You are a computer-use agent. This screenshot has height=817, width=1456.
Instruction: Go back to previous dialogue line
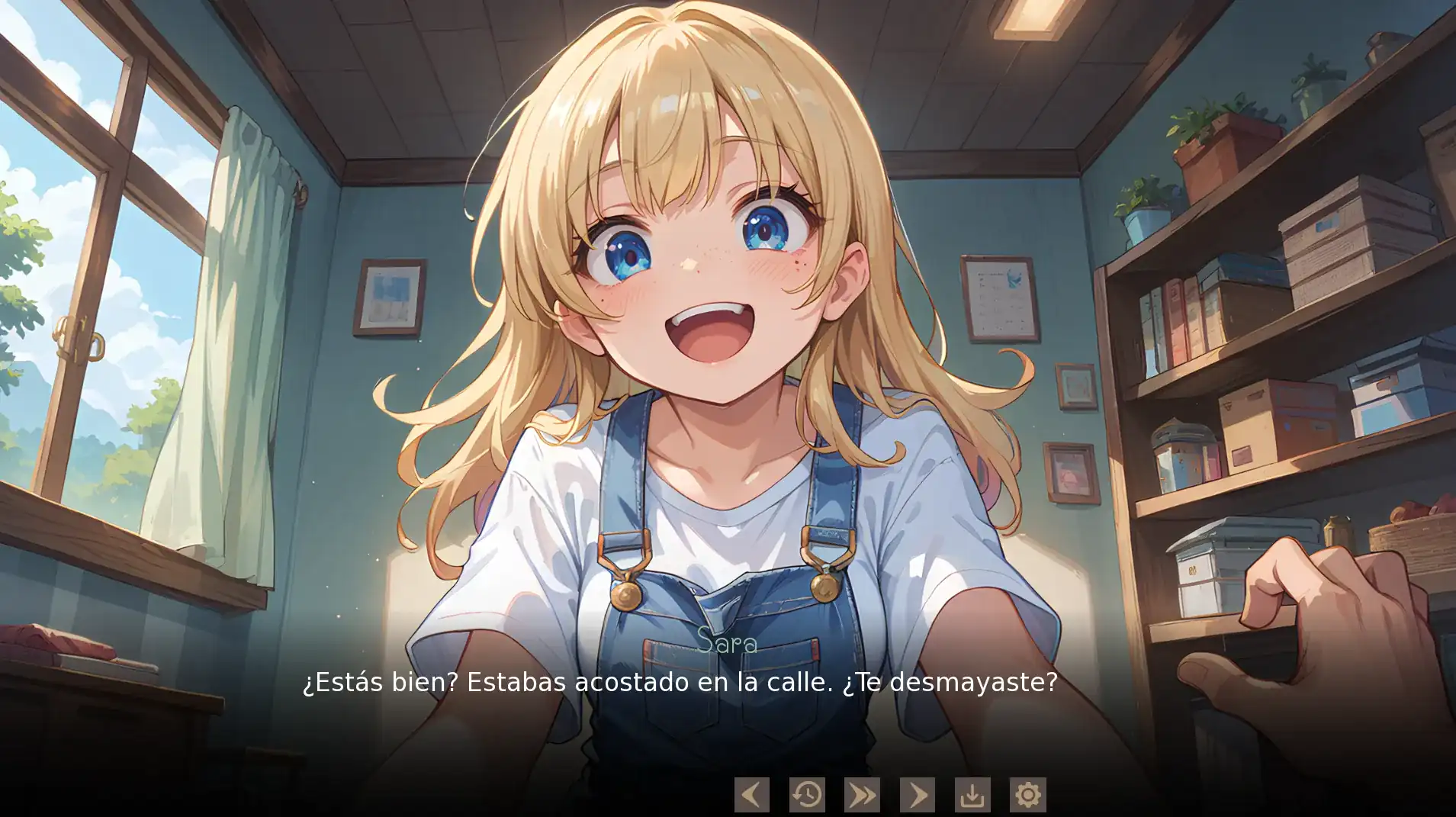tap(751, 795)
